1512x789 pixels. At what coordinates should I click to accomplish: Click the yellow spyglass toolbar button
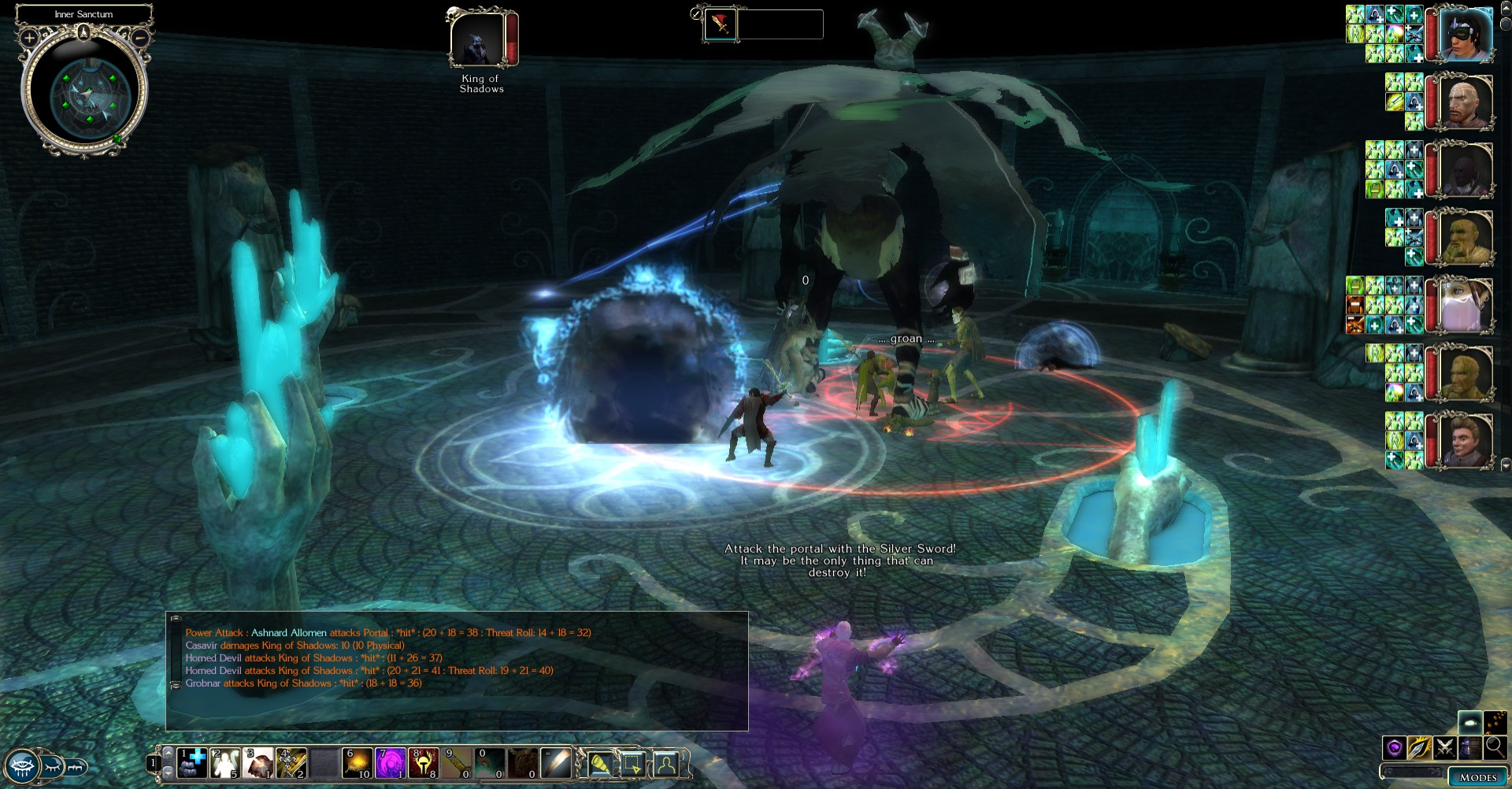599,764
